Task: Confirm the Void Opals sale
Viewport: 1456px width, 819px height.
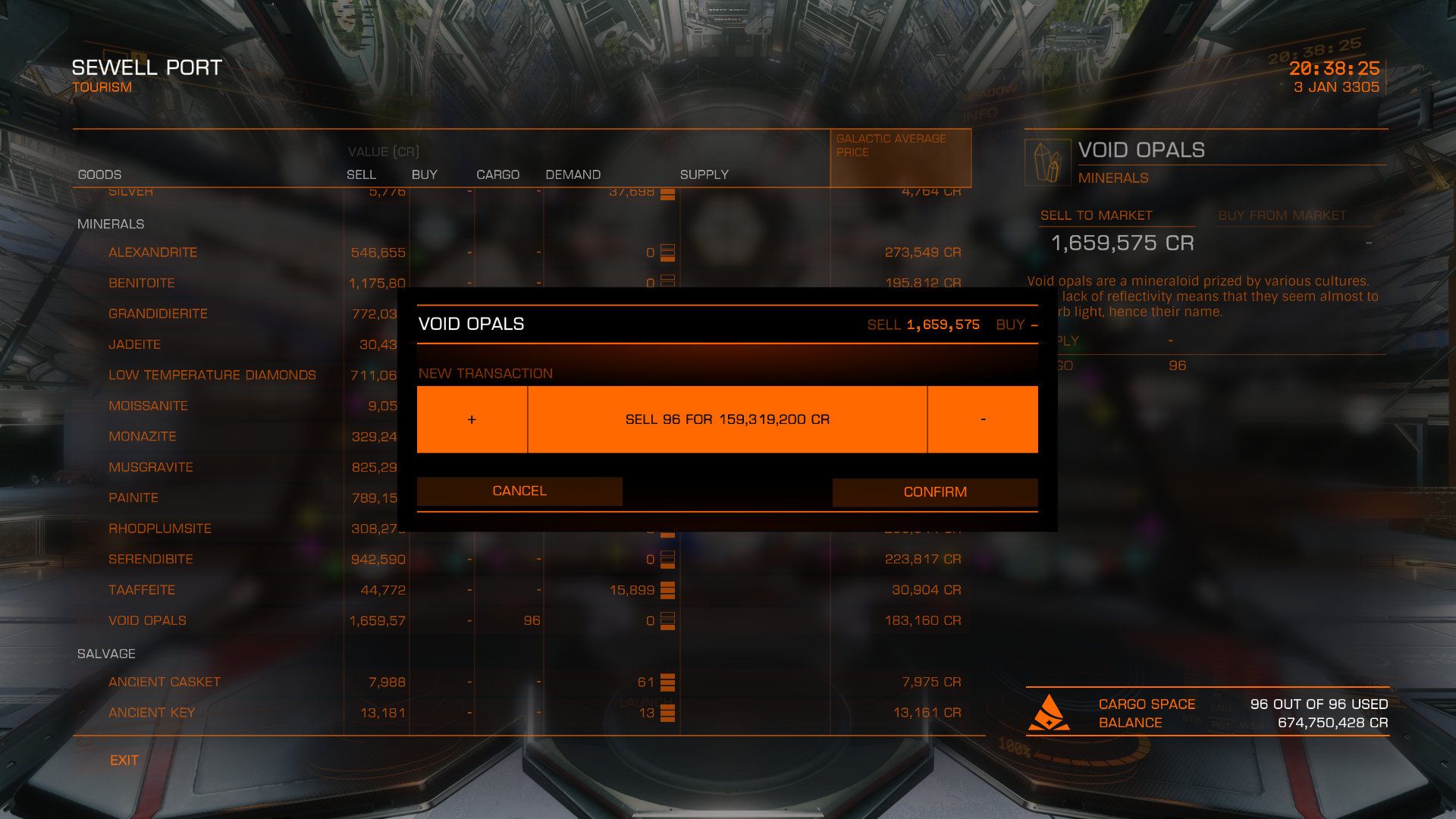Action: point(934,491)
